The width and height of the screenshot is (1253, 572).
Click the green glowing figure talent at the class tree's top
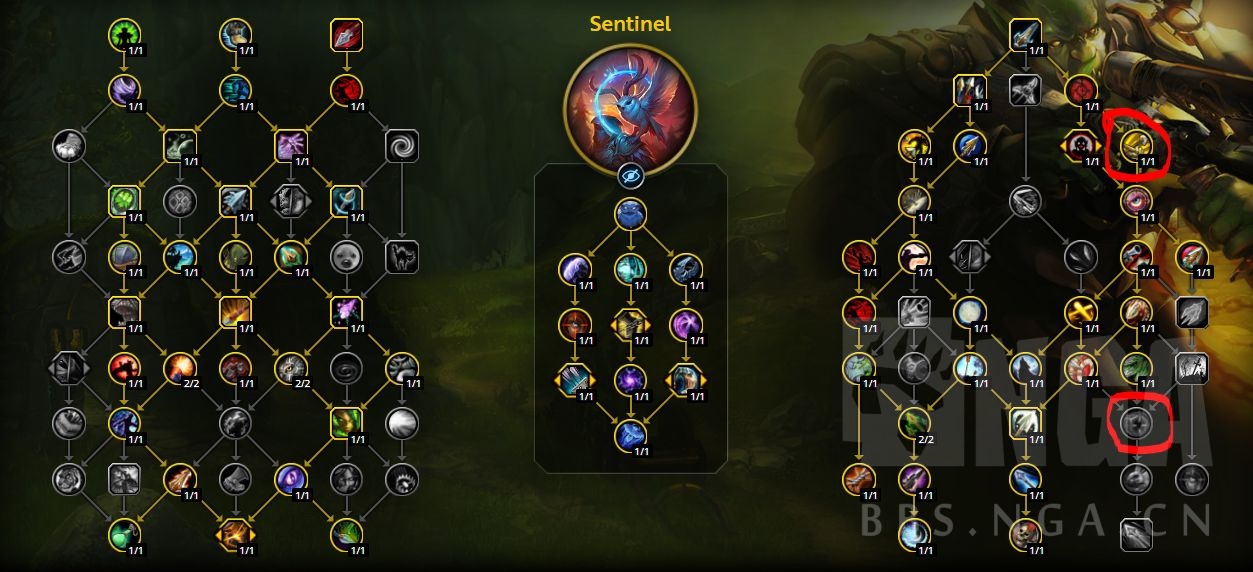pyautogui.click(x=124, y=36)
